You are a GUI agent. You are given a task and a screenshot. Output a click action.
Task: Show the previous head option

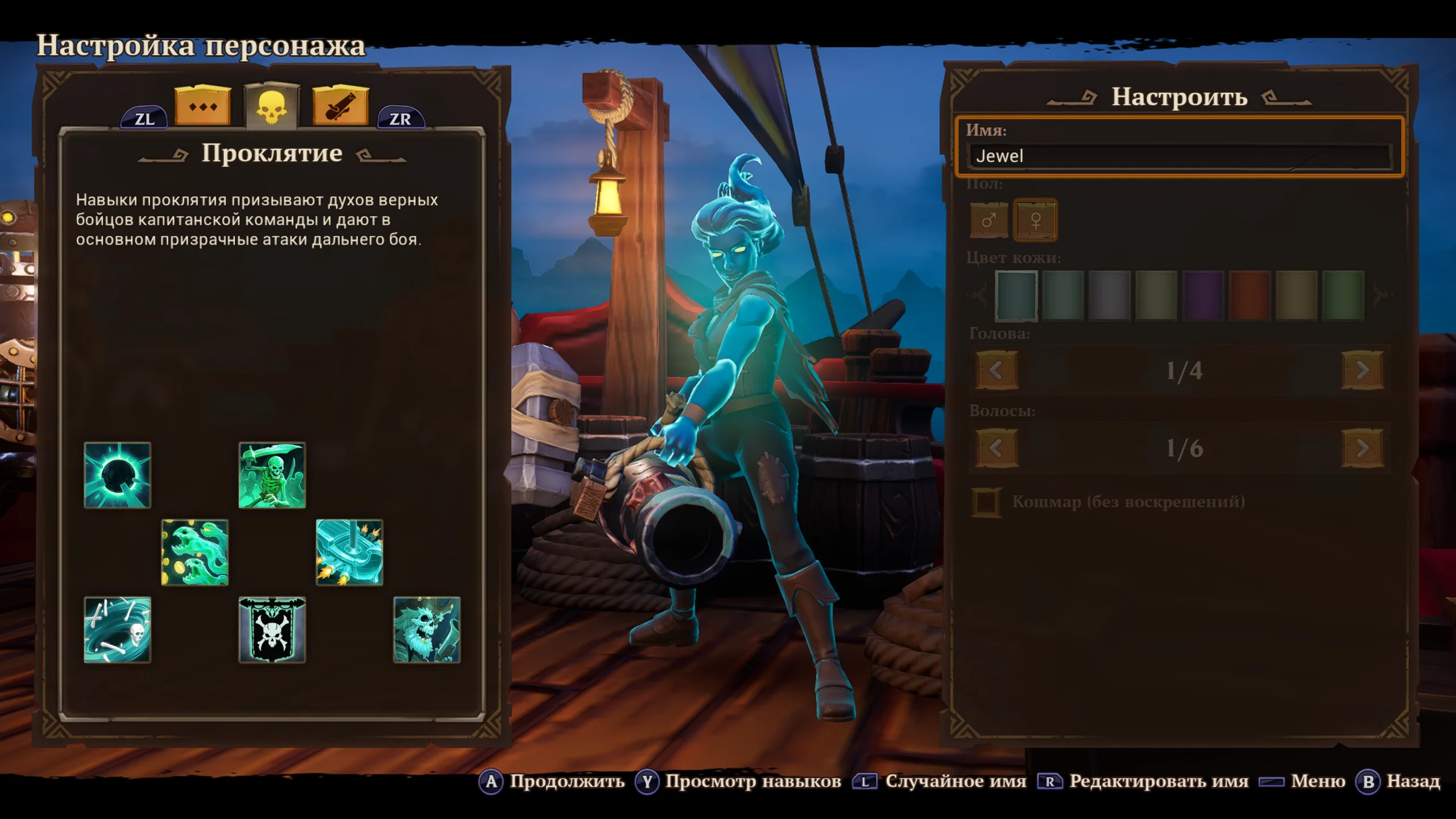coord(996,371)
